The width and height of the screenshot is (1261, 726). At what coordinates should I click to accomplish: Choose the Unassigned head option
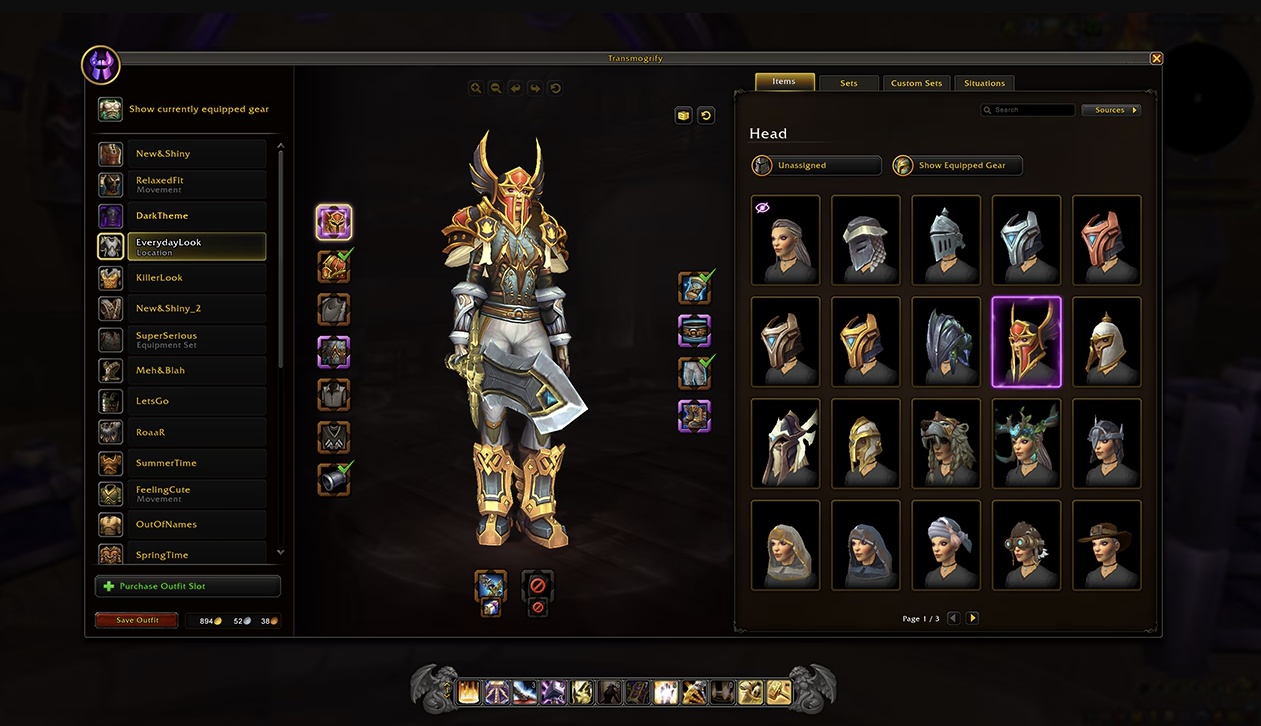pos(816,165)
